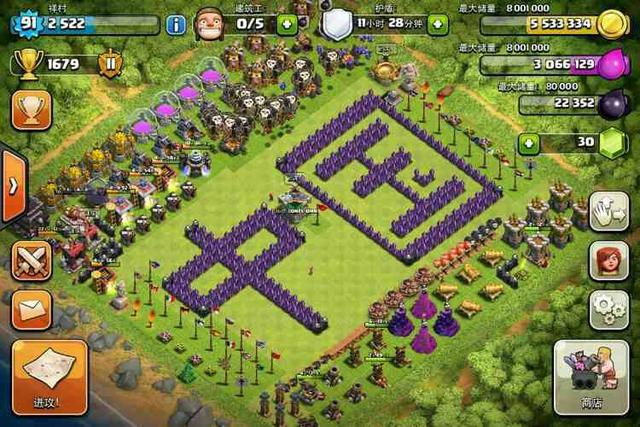The image size is (640, 427).
Task: Add a builder with the green plus
Action: click(286, 23)
